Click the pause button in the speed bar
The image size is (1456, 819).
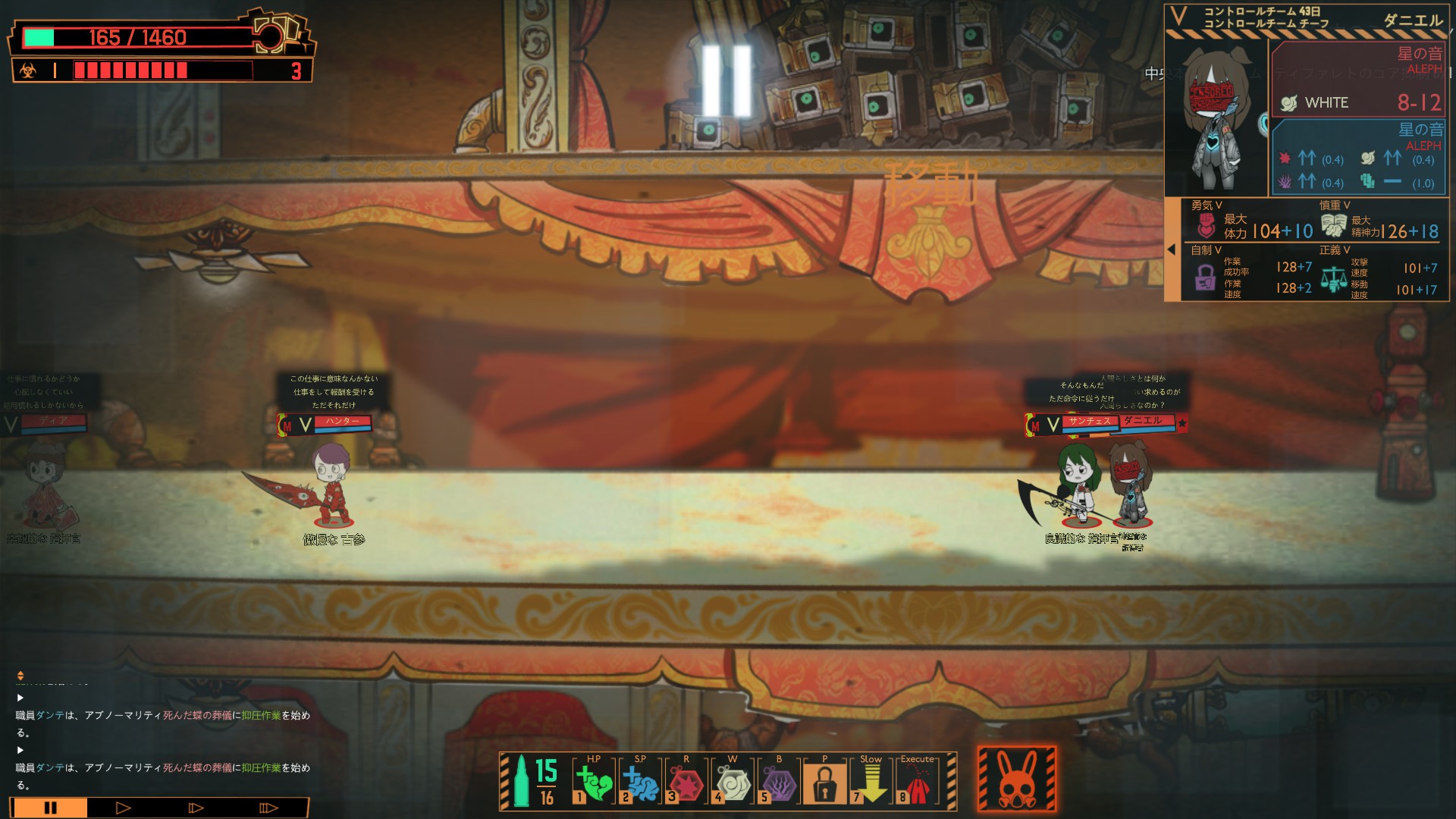[x=50, y=808]
